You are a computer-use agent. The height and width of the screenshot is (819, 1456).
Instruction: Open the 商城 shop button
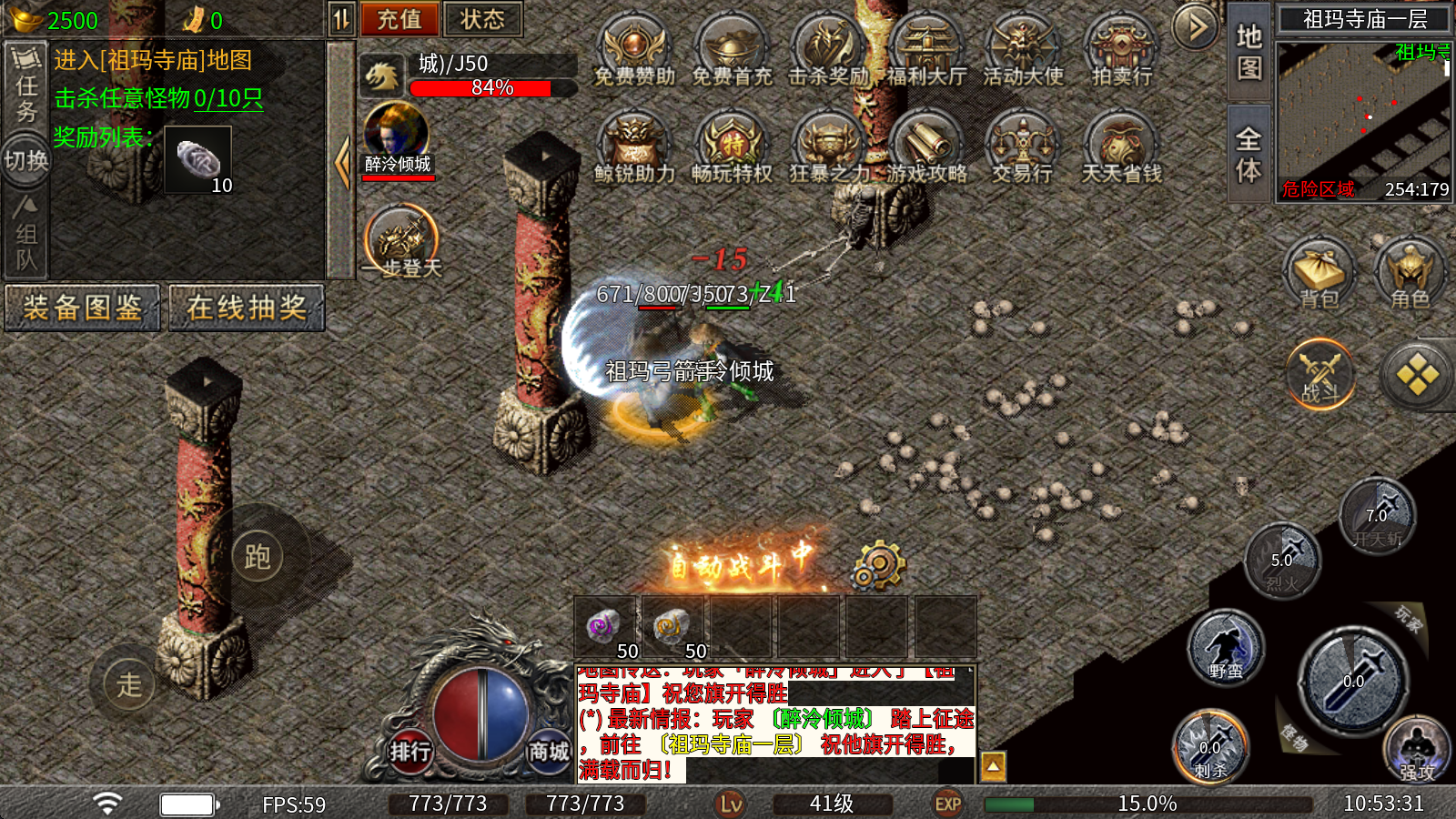pyautogui.click(x=549, y=752)
